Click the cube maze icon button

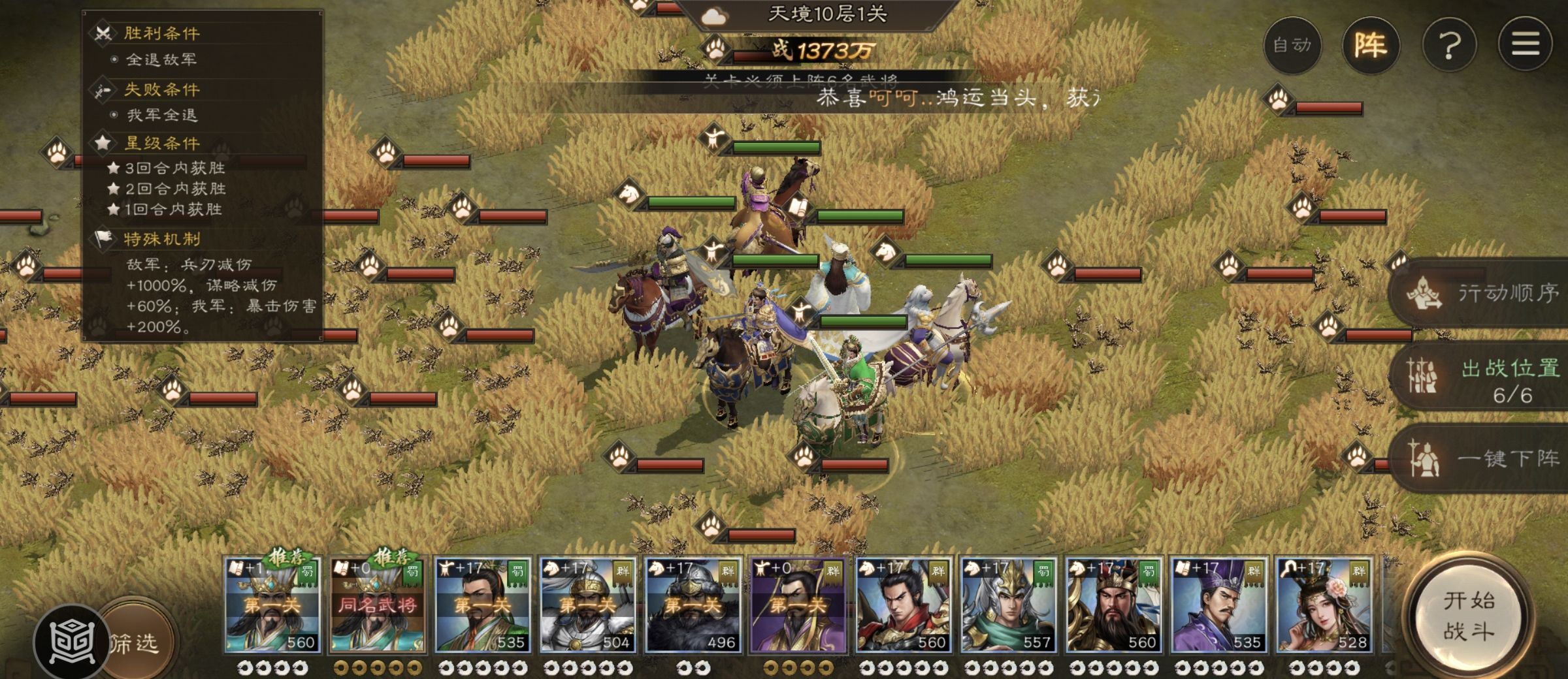pos(71,643)
